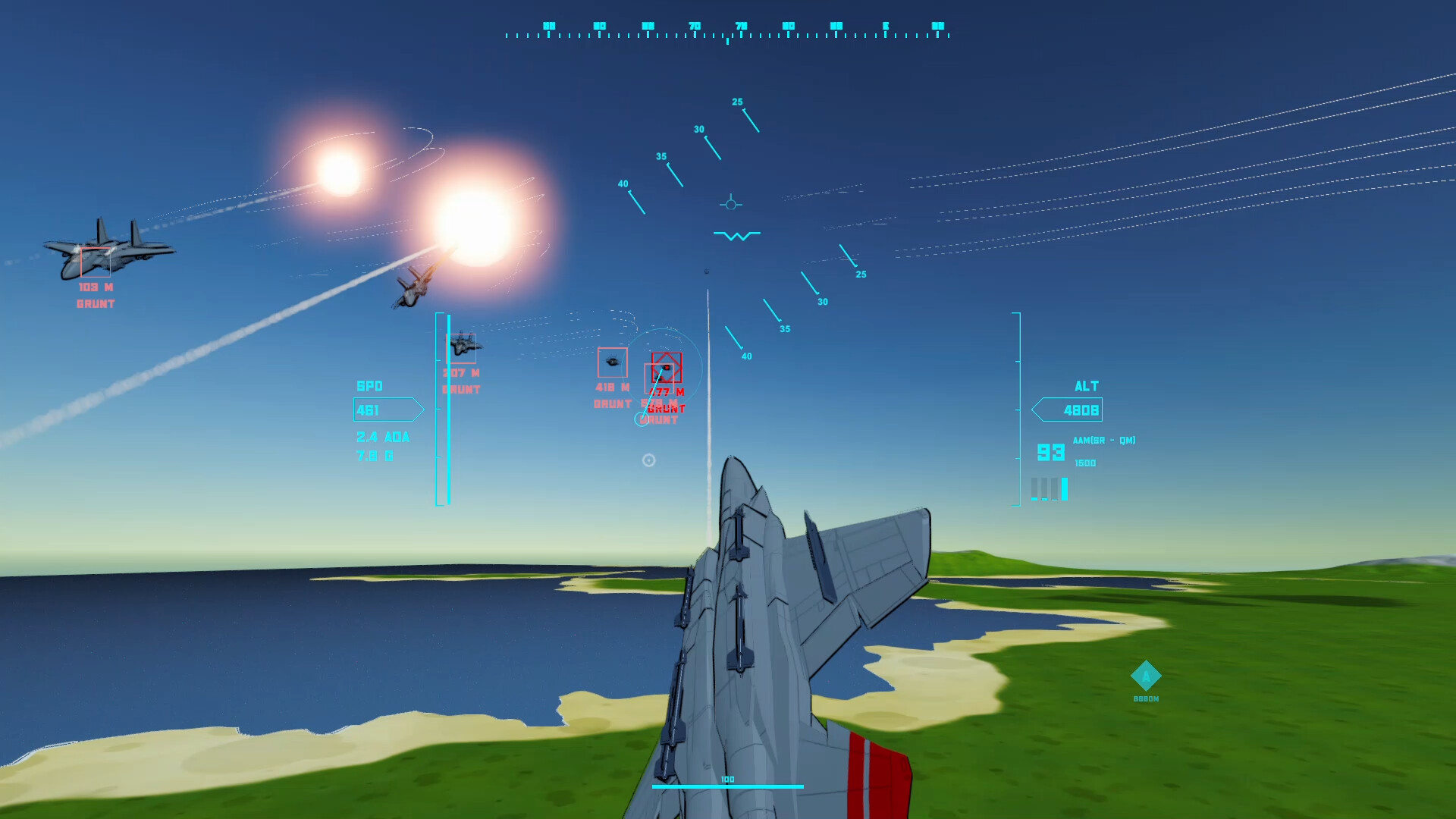The width and height of the screenshot is (1456, 819).
Task: Click the throttle bar labeled 100
Action: pyautogui.click(x=728, y=785)
